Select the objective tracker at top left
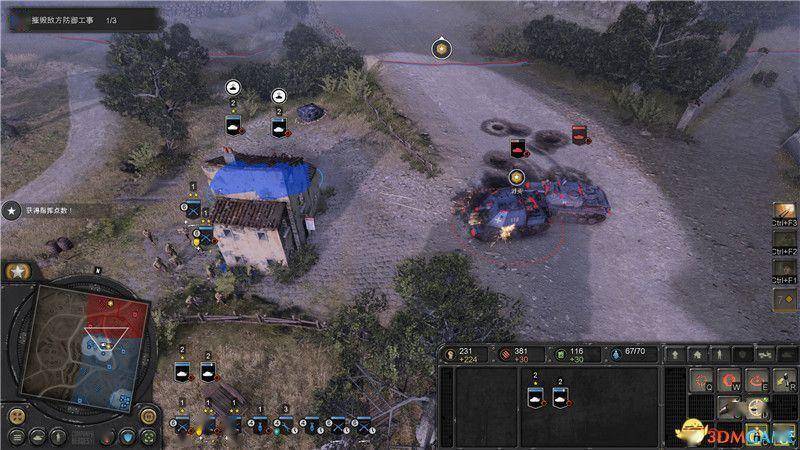The height and width of the screenshot is (450, 800). point(82,18)
